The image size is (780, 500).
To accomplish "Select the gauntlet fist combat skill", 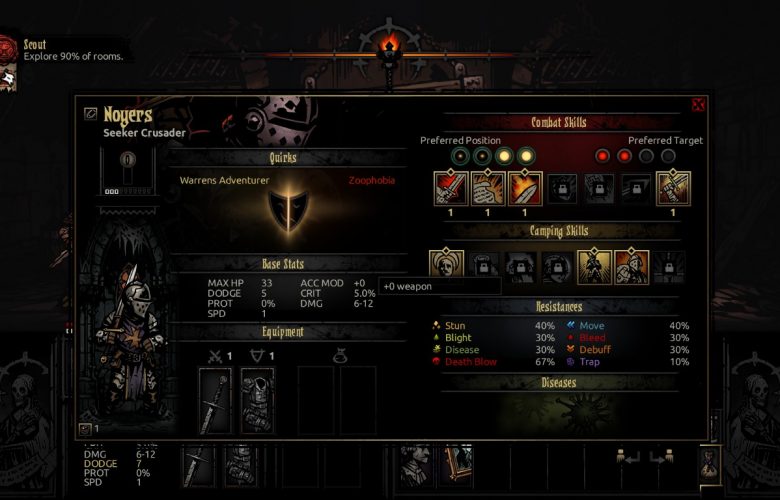I will (x=488, y=189).
